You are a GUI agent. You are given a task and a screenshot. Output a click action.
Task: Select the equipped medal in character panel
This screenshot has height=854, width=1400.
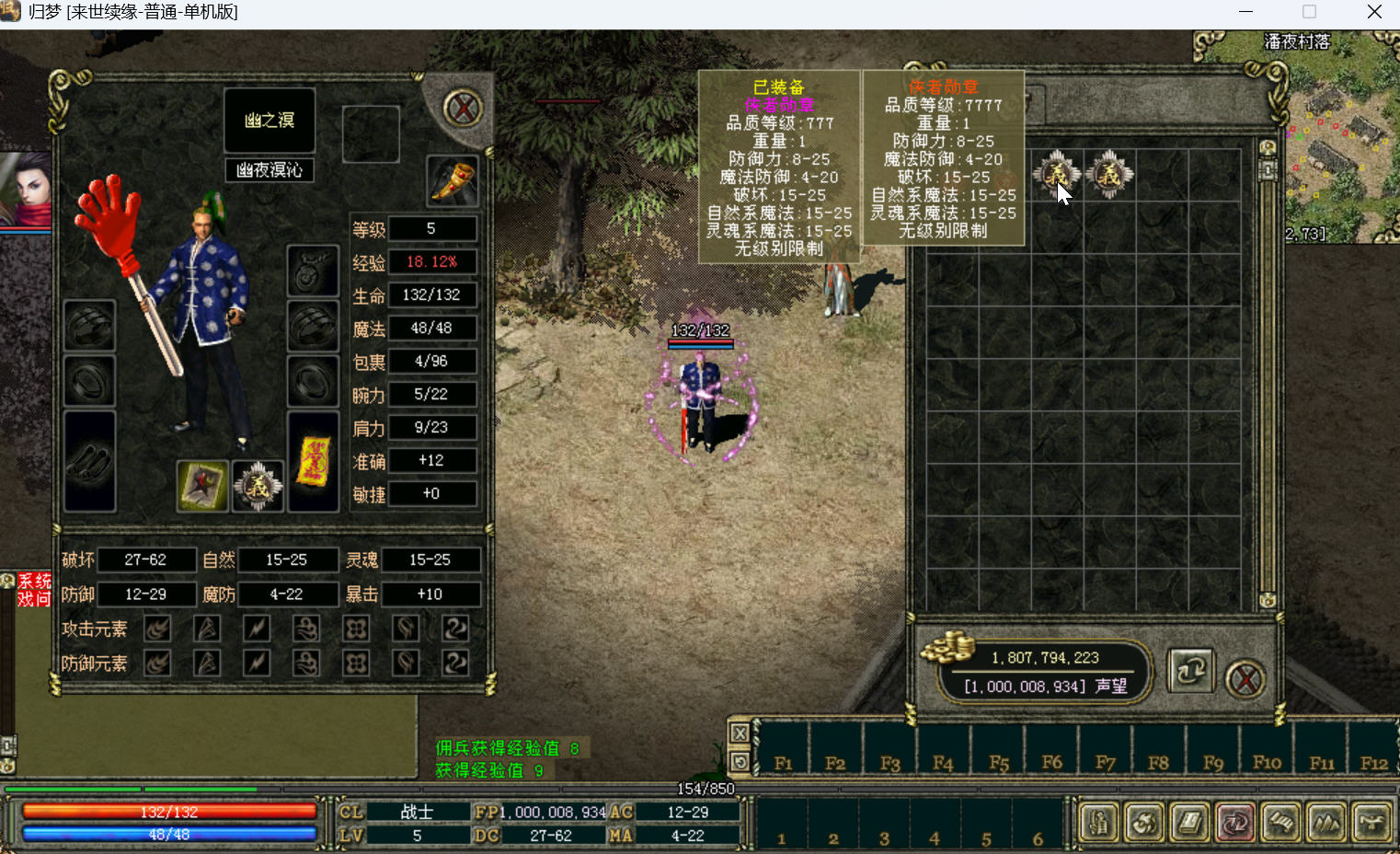(258, 486)
